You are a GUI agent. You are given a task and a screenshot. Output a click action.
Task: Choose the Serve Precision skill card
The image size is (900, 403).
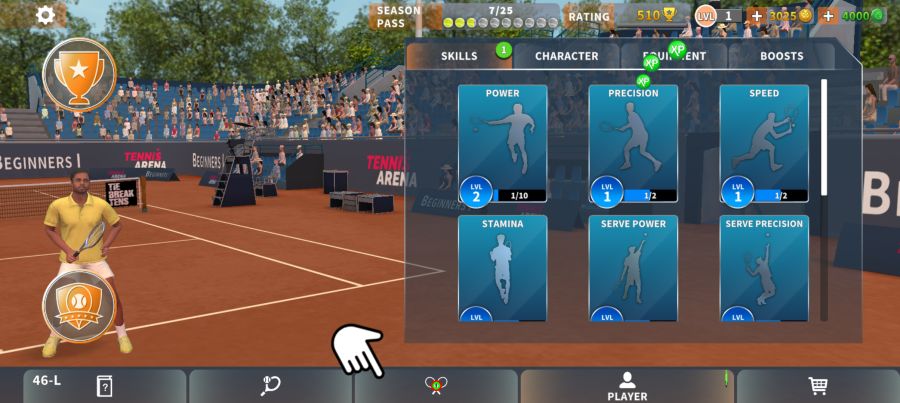click(764, 267)
